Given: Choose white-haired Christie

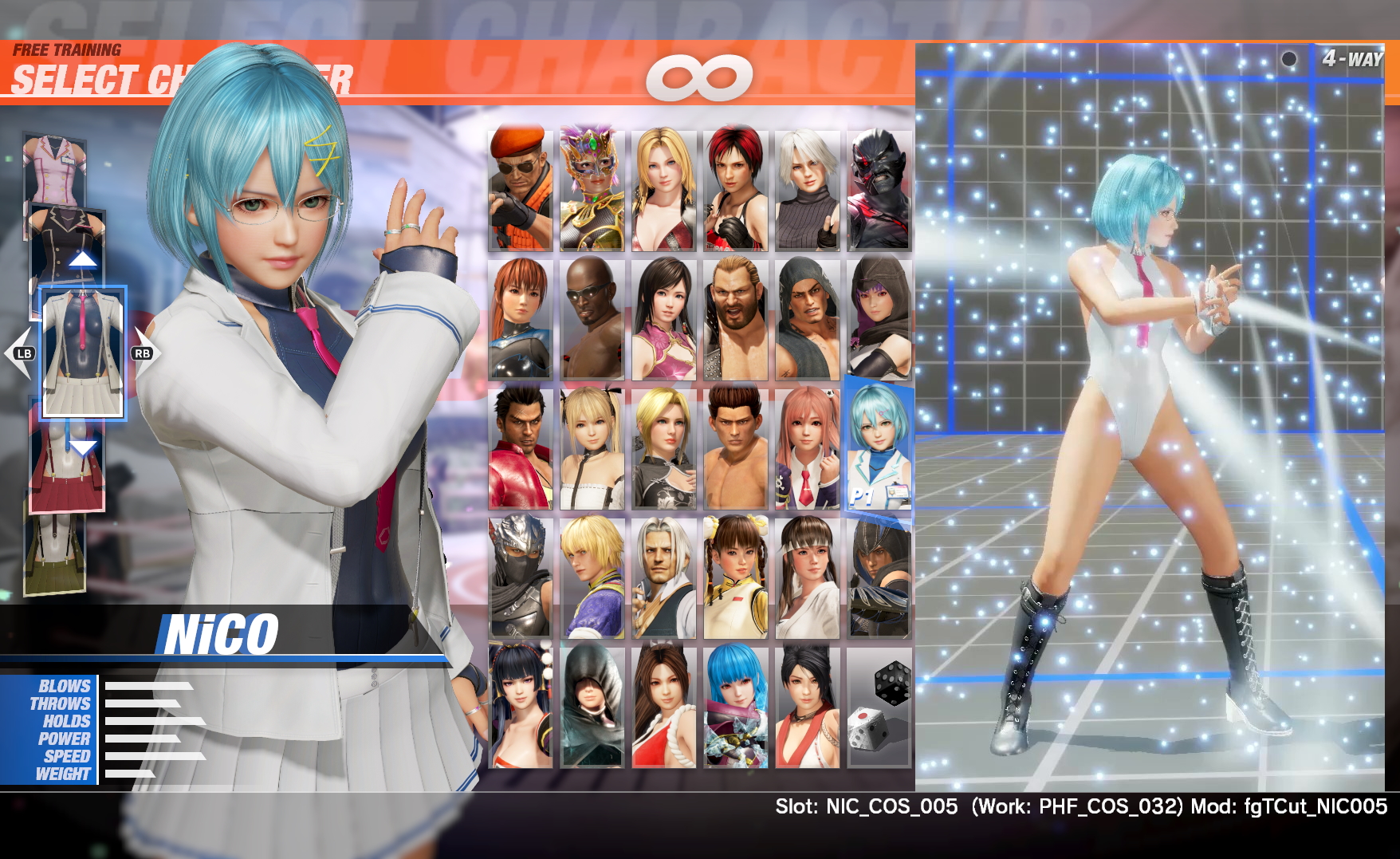Looking at the screenshot, I should [807, 191].
